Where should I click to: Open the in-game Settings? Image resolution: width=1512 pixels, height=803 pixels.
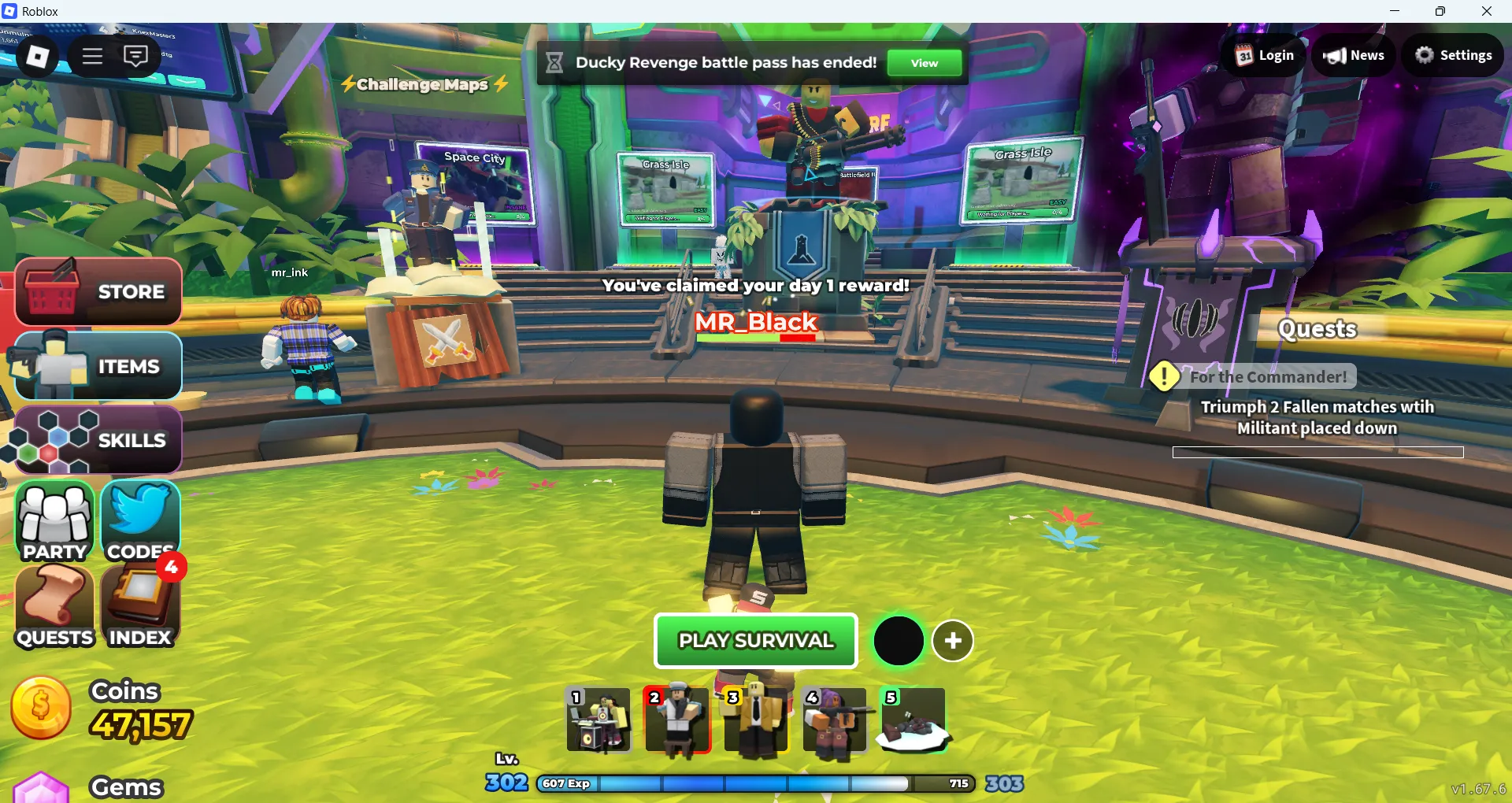pyautogui.click(x=1453, y=55)
